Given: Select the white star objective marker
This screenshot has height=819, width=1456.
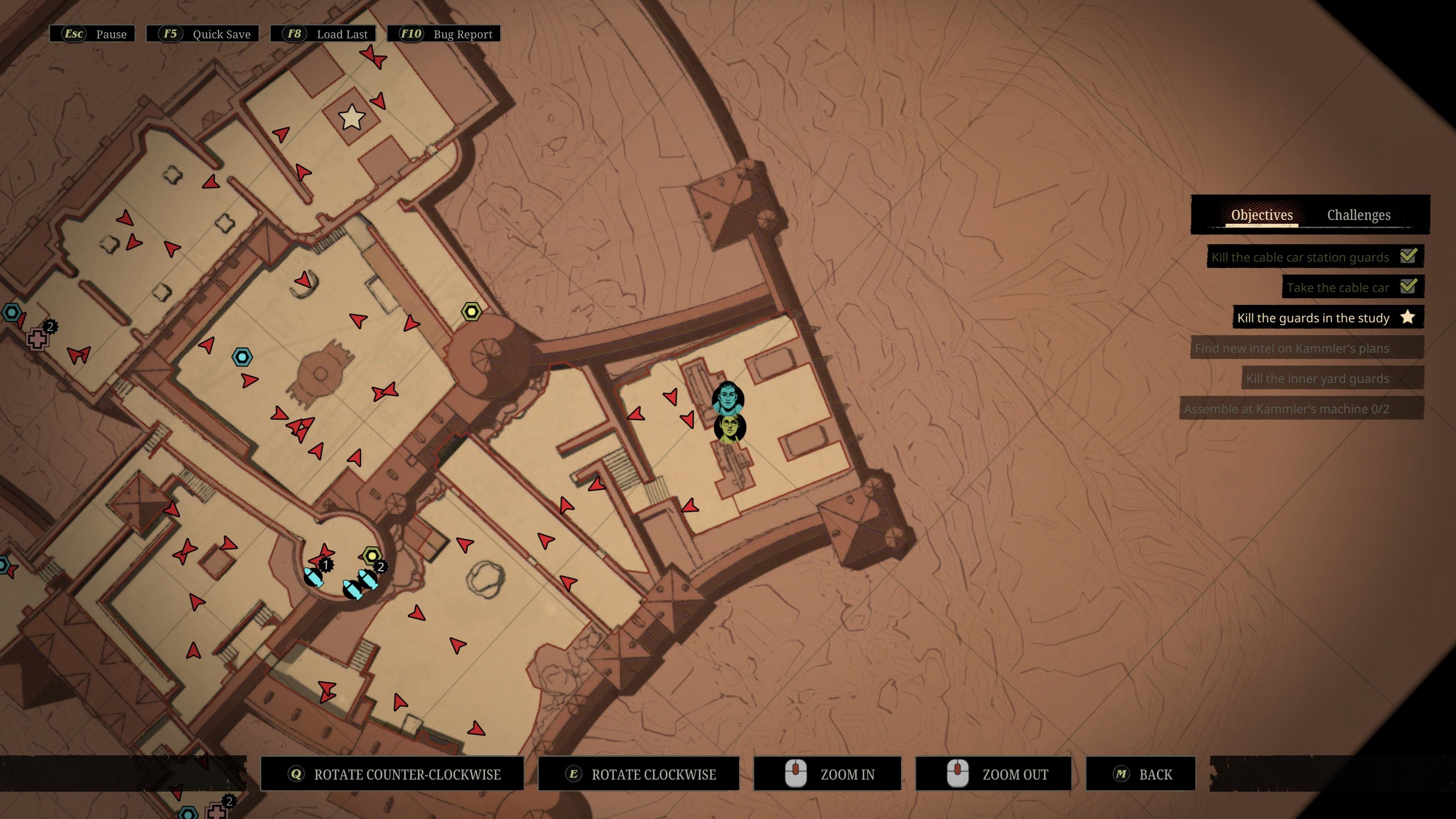Looking at the screenshot, I should pos(351,118).
